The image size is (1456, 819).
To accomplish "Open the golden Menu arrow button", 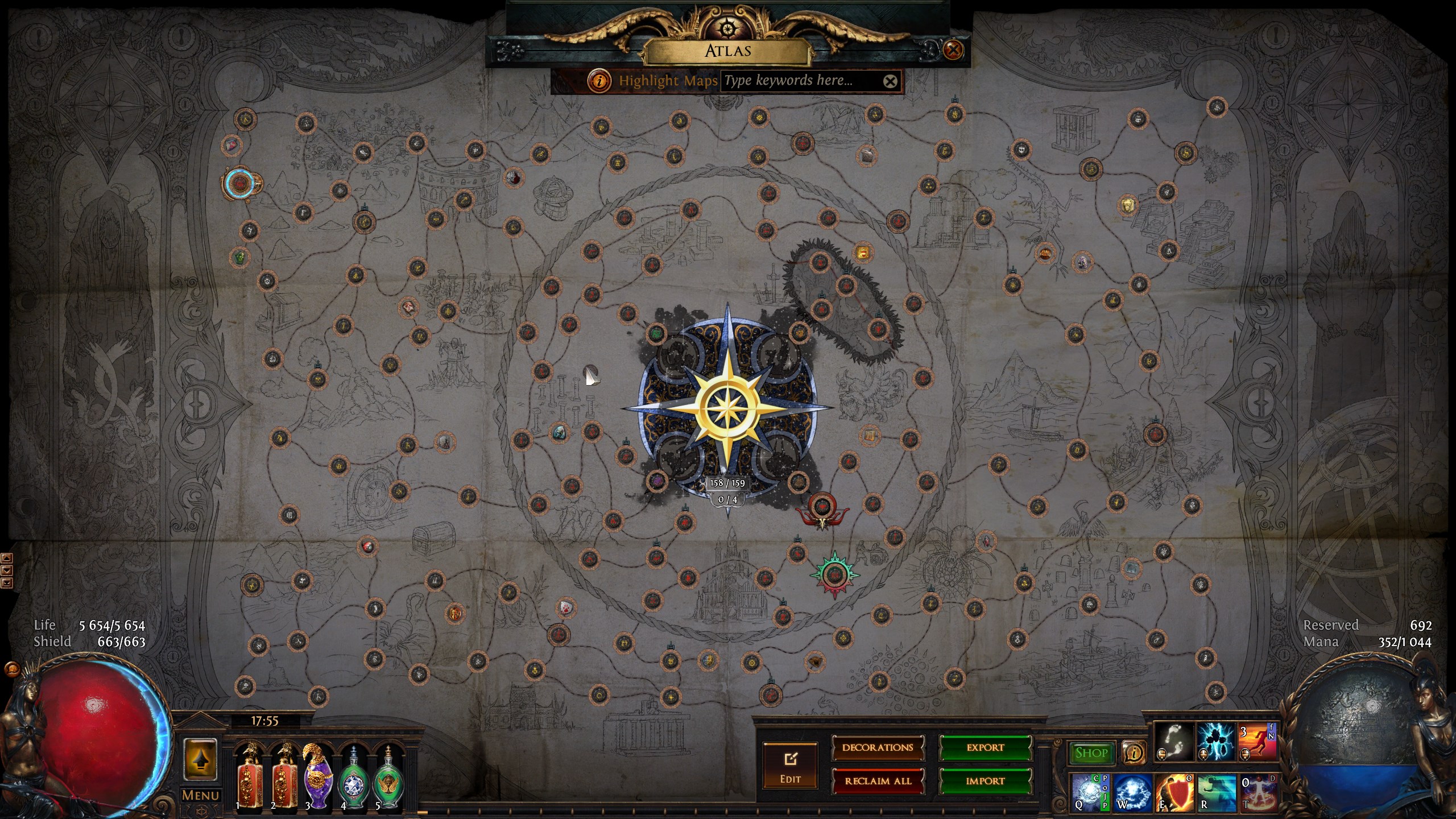I will coord(200,760).
